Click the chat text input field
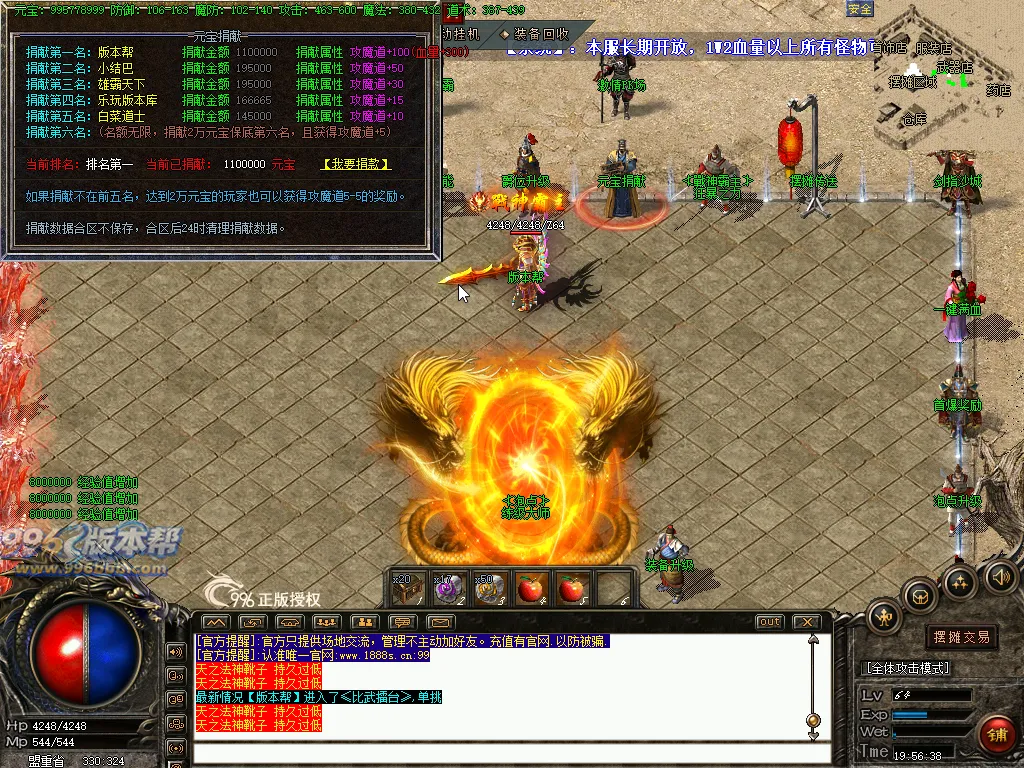This screenshot has width=1024, height=768. point(500,751)
